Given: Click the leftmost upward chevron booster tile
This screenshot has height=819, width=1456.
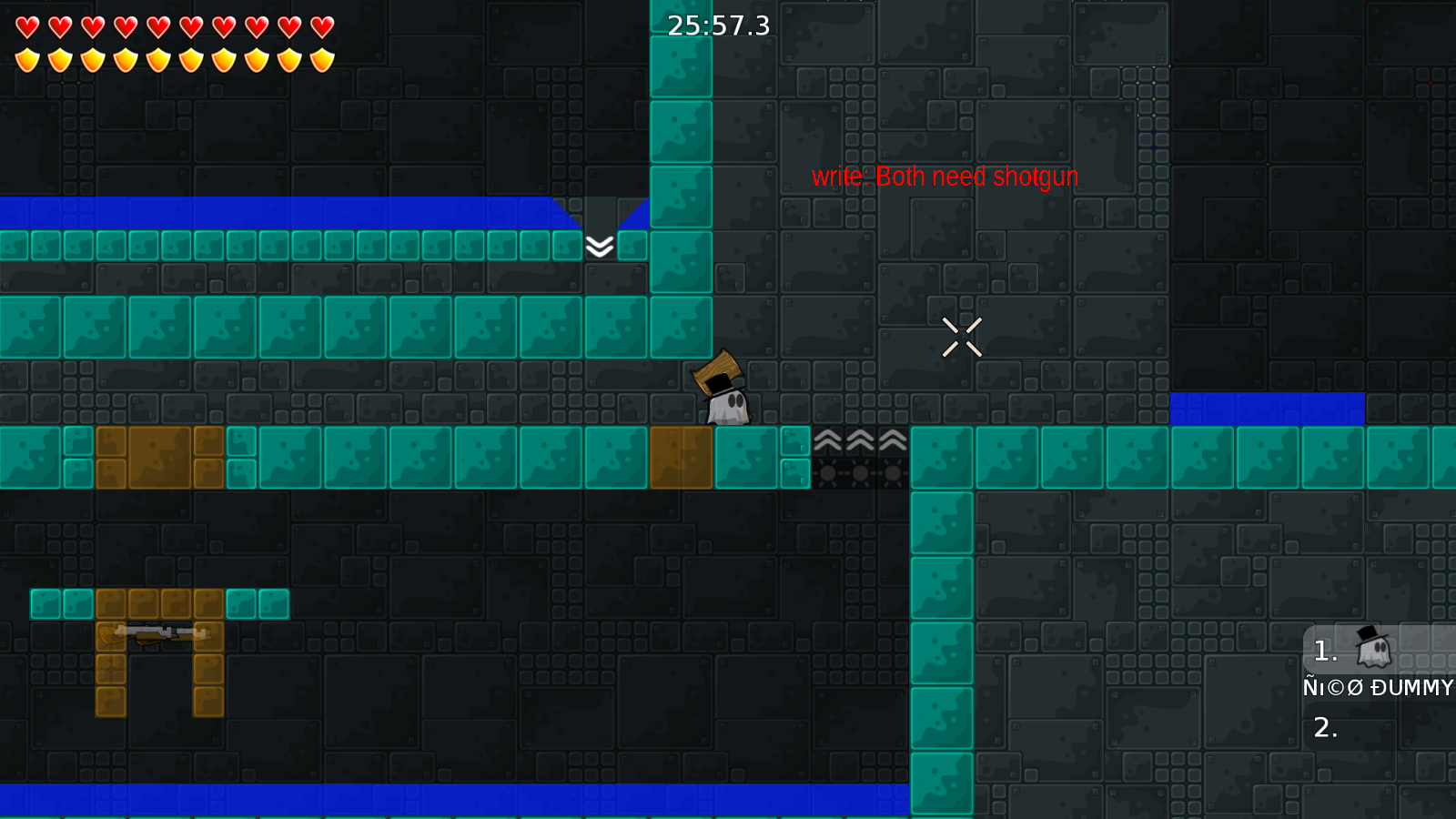Looking at the screenshot, I should (x=828, y=442).
